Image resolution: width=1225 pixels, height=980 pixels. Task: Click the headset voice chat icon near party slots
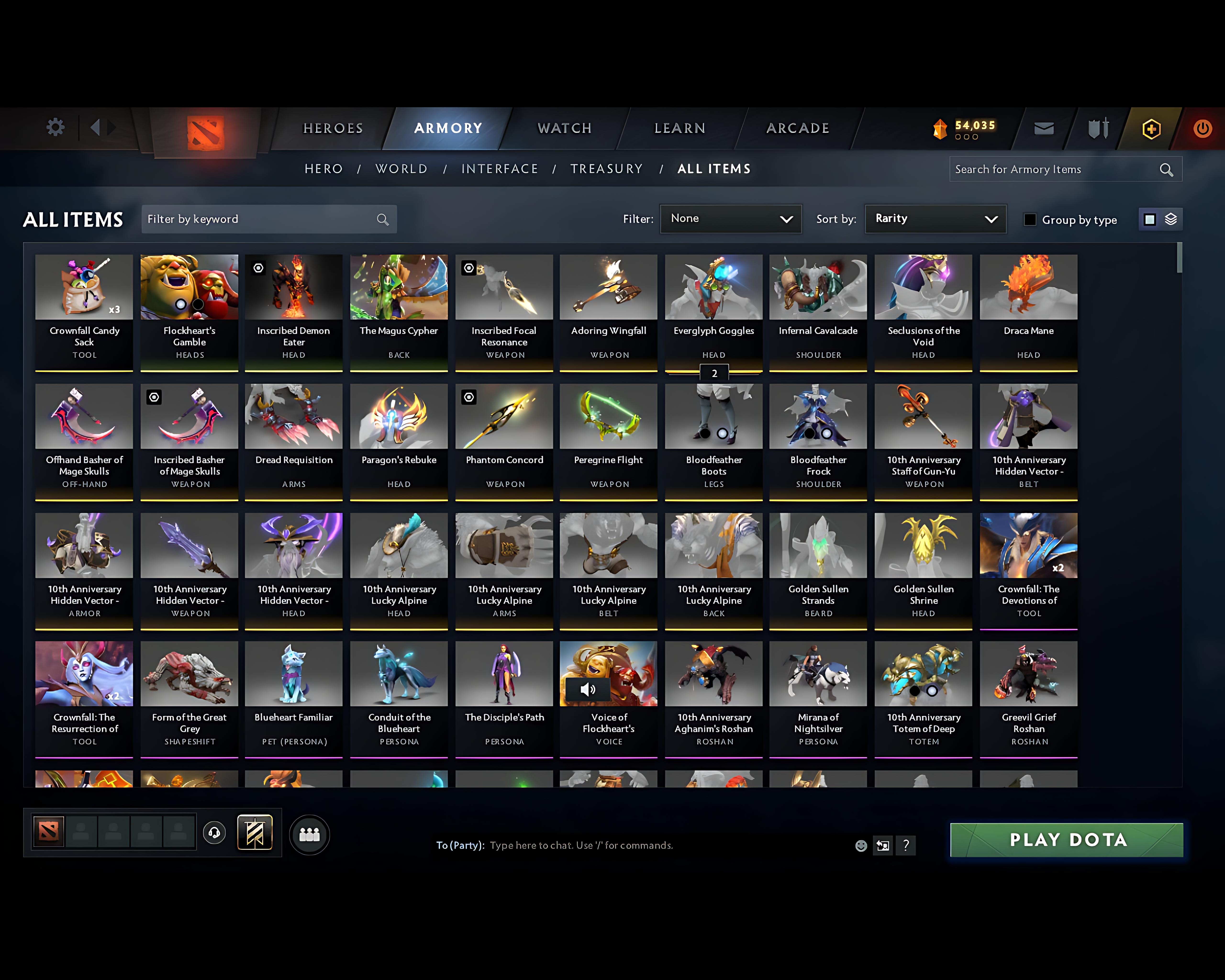point(214,833)
